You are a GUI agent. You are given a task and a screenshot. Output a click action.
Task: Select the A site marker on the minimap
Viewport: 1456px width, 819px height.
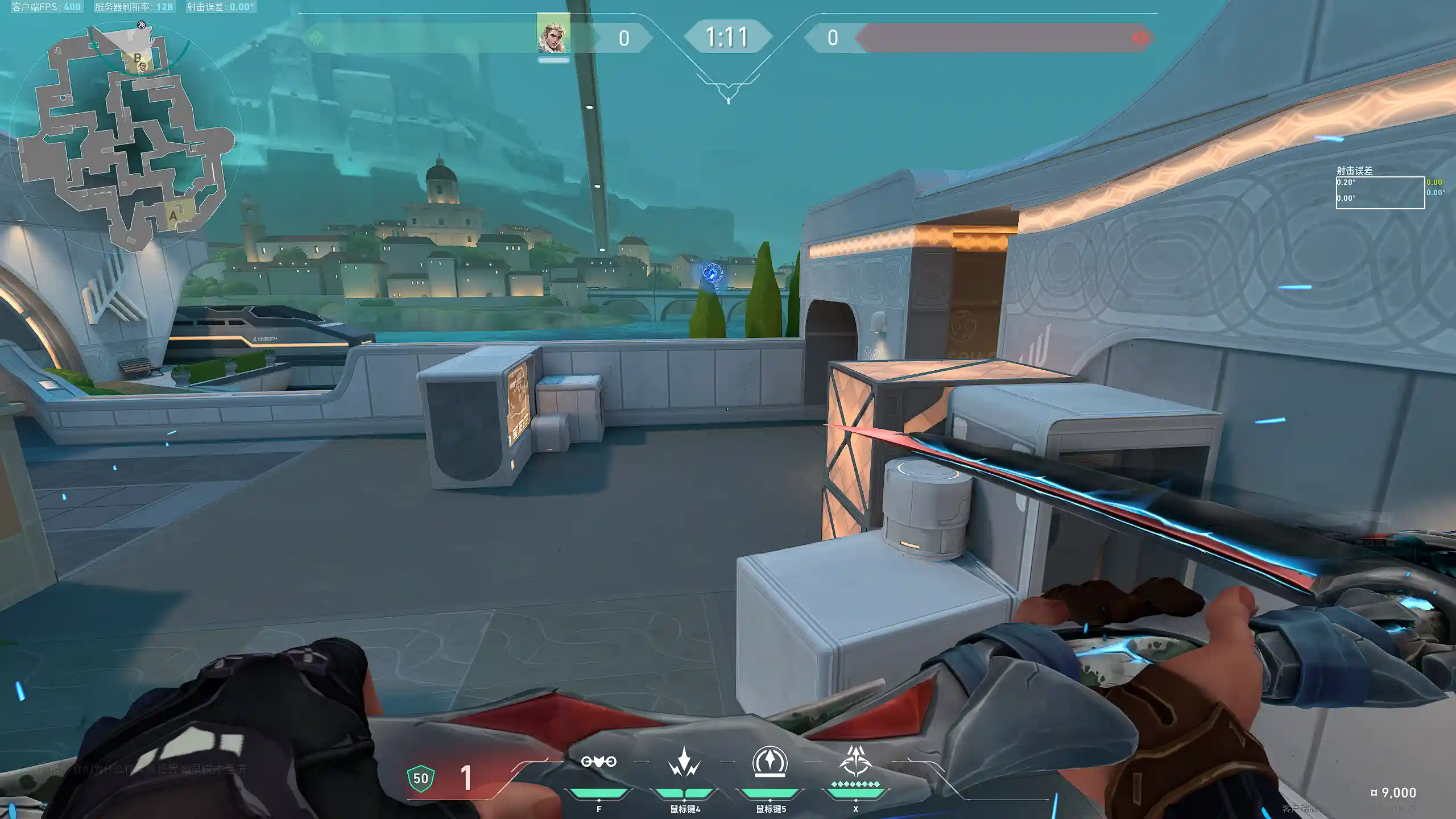point(173,216)
